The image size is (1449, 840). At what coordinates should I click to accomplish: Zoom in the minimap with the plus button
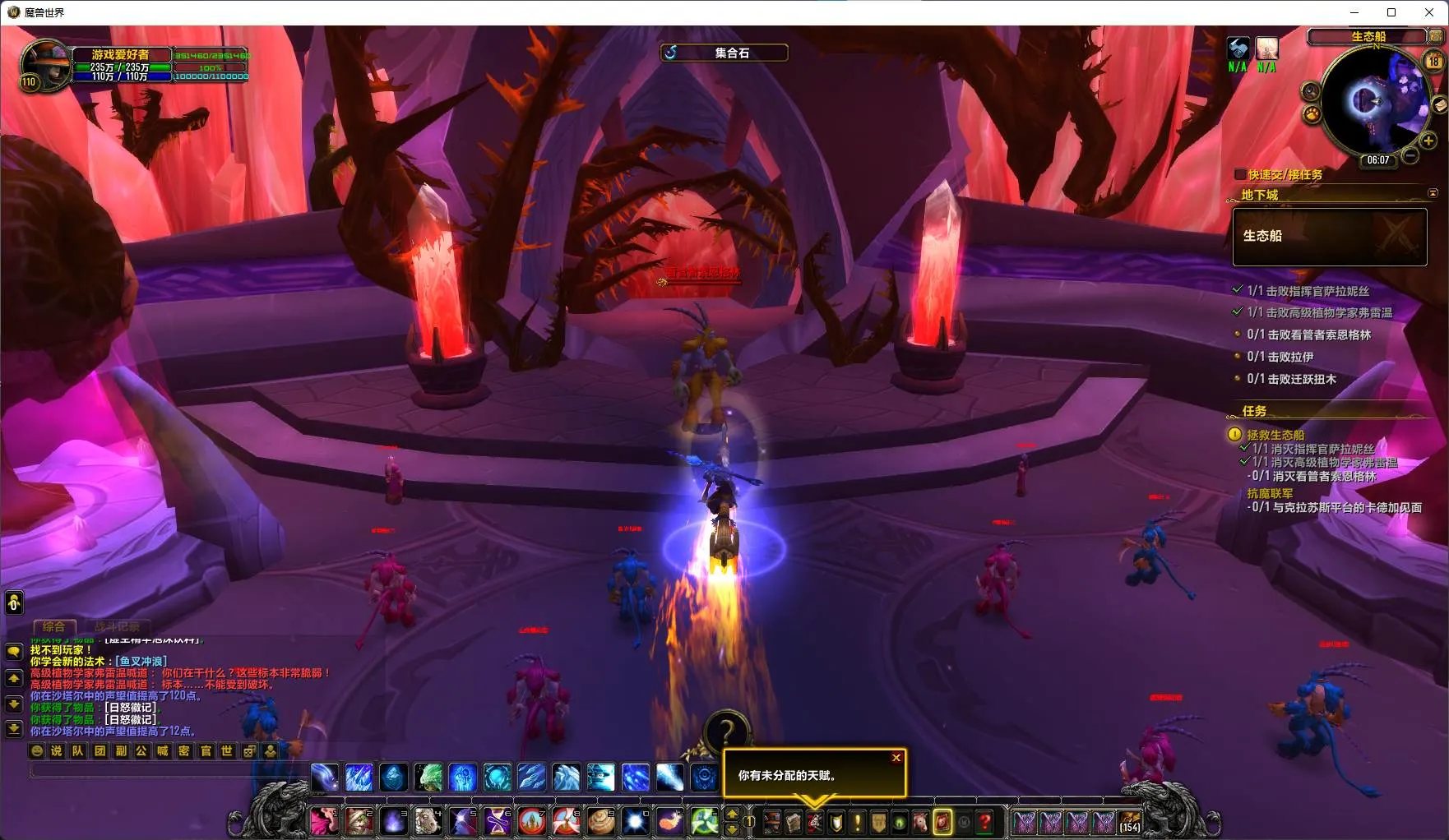tap(1428, 141)
